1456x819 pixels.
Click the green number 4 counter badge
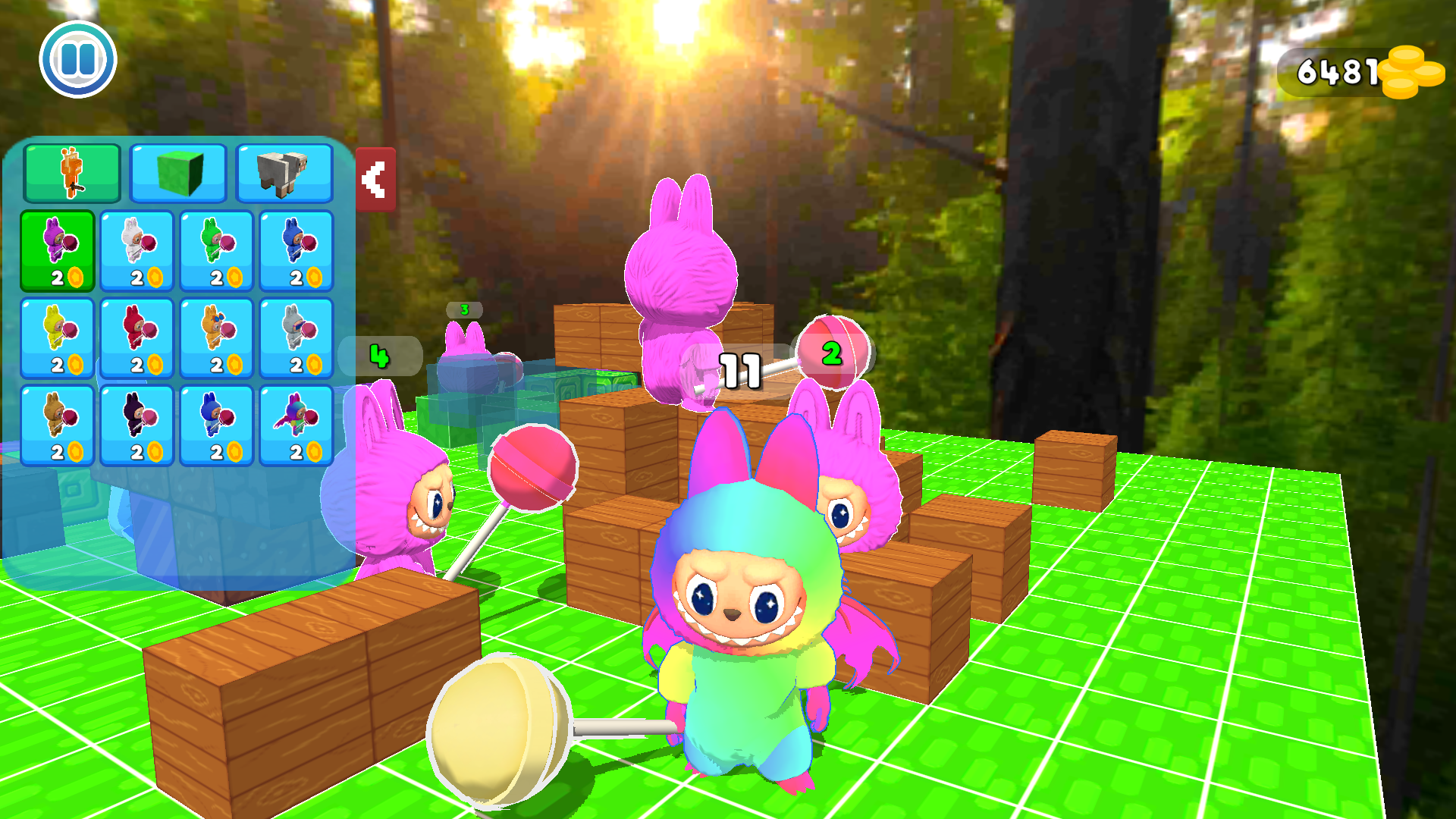point(380,355)
